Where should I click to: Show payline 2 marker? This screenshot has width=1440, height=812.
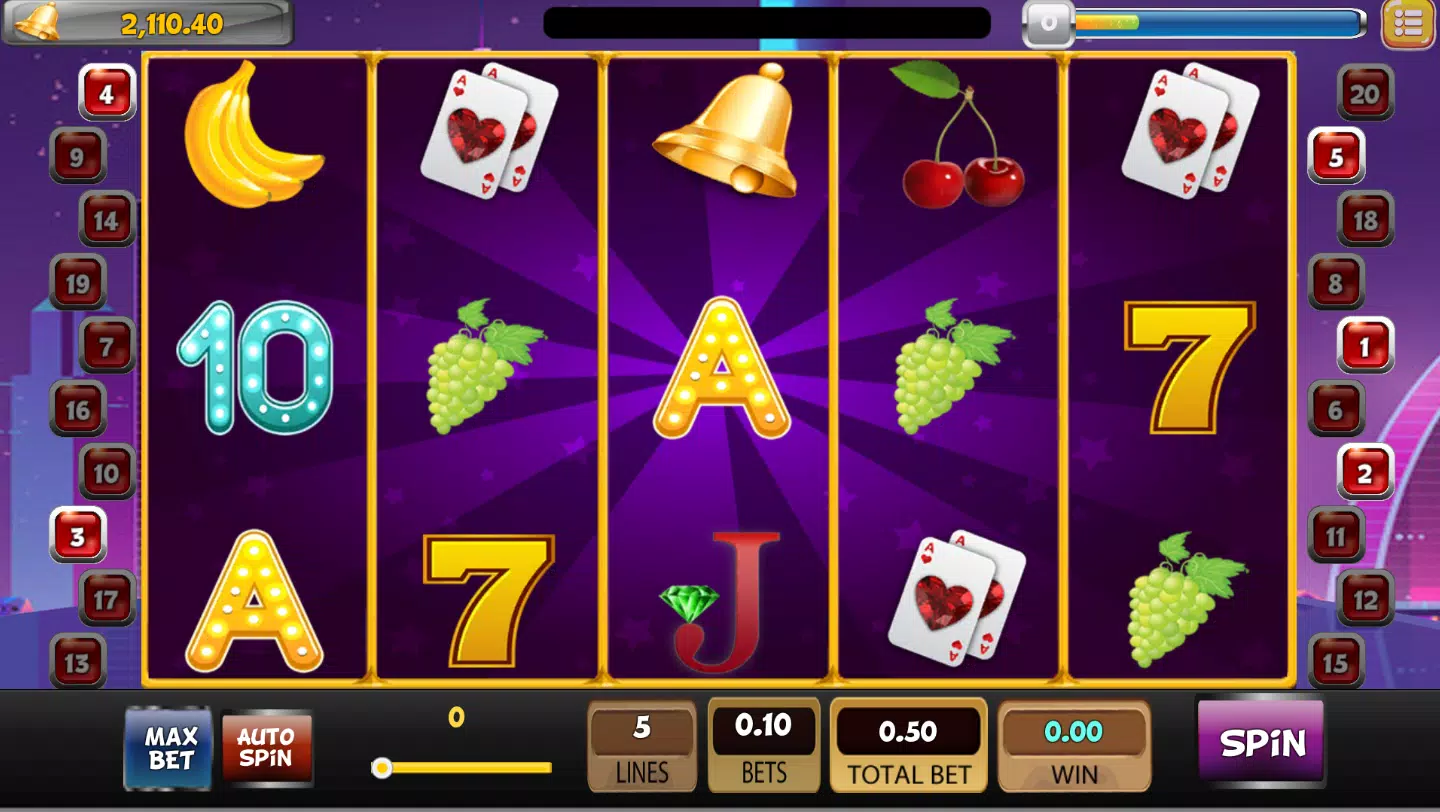pos(1365,473)
